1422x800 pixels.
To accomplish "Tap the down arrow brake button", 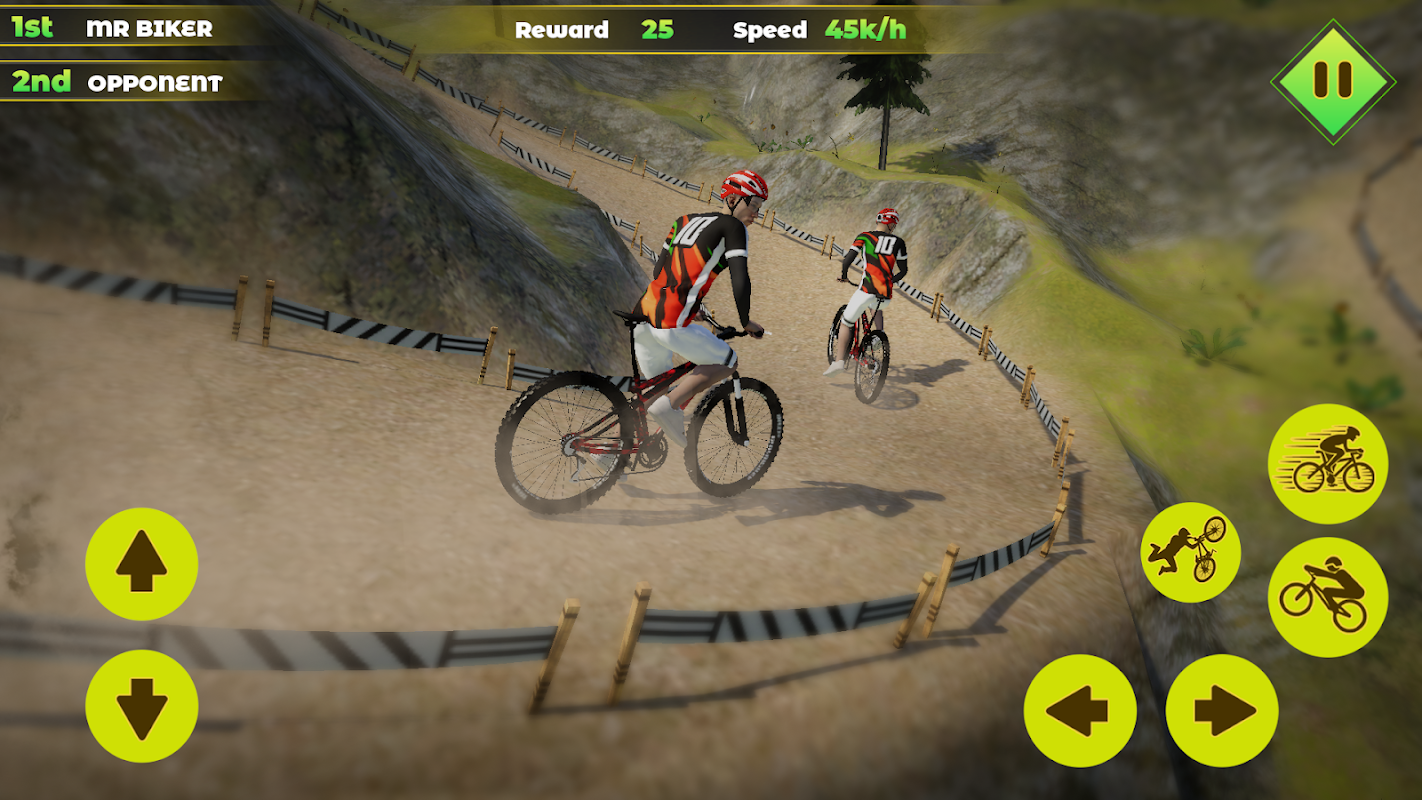I will [x=141, y=706].
